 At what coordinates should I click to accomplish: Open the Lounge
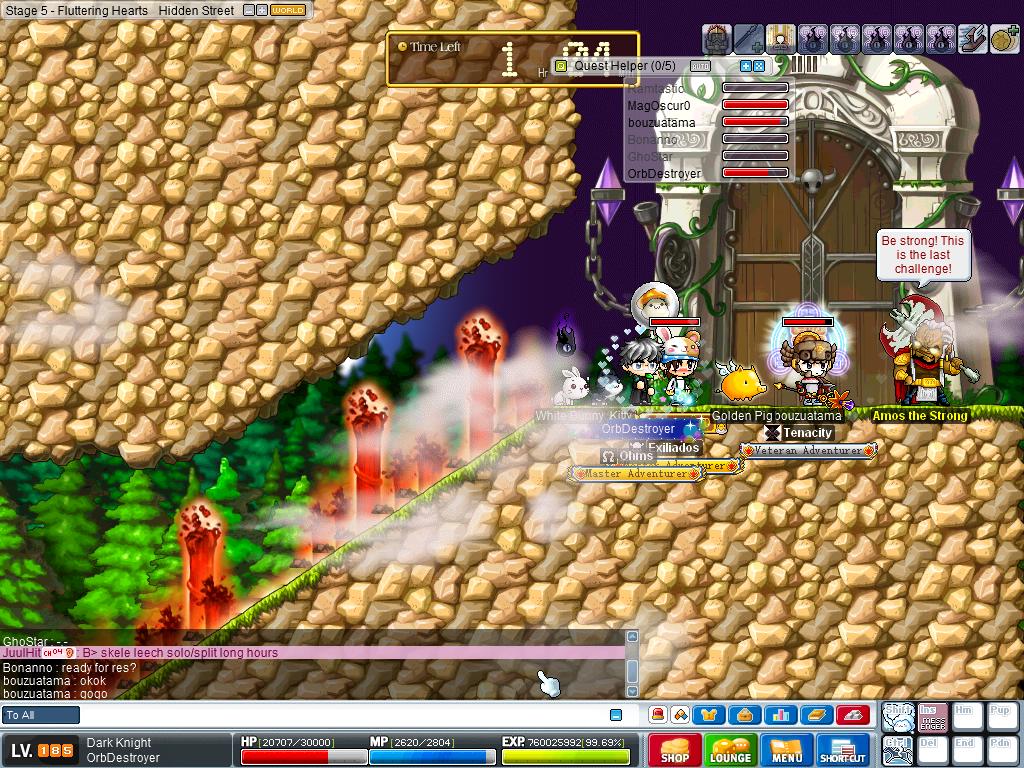click(x=730, y=750)
